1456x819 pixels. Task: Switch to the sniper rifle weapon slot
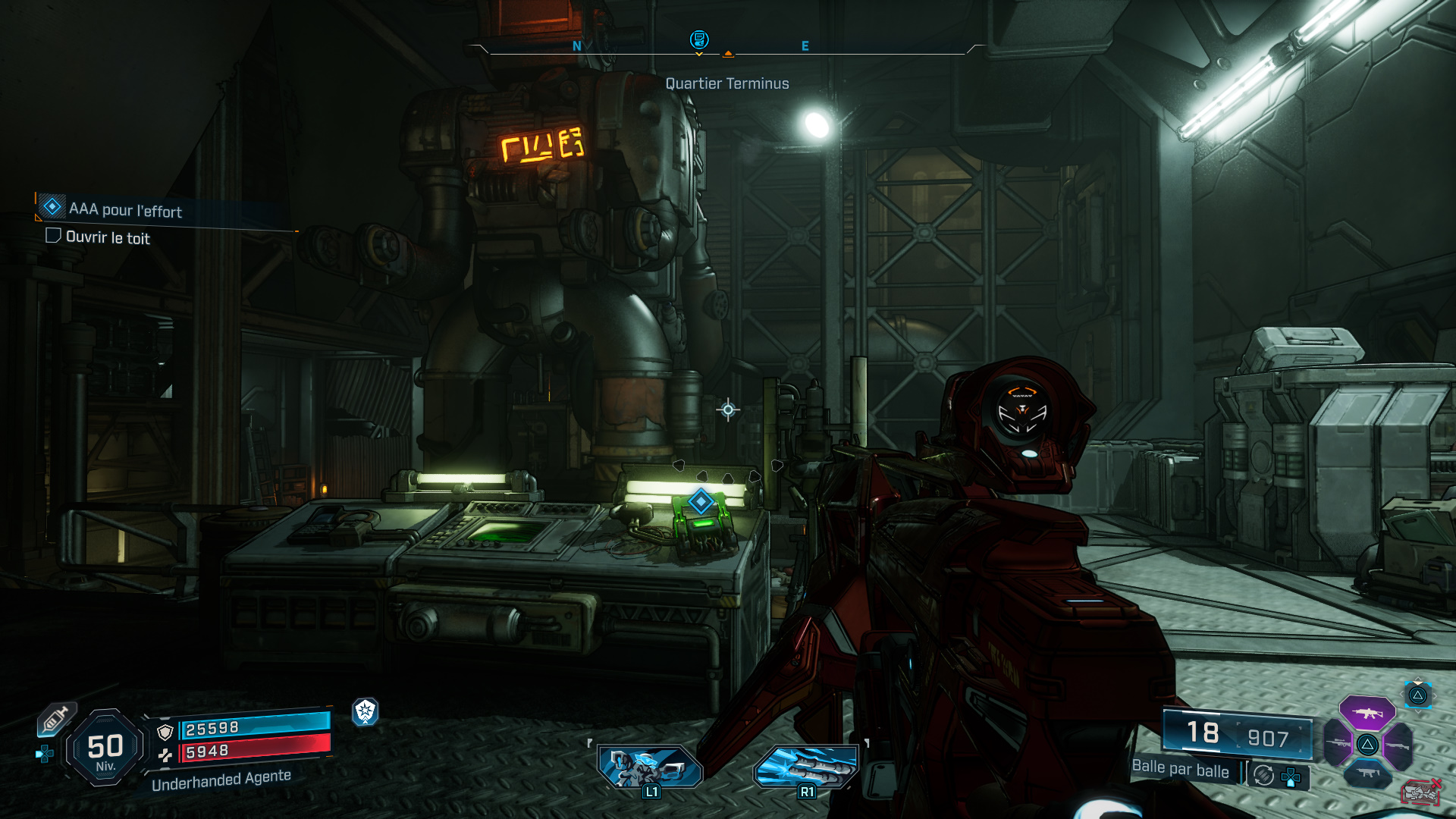1338,743
